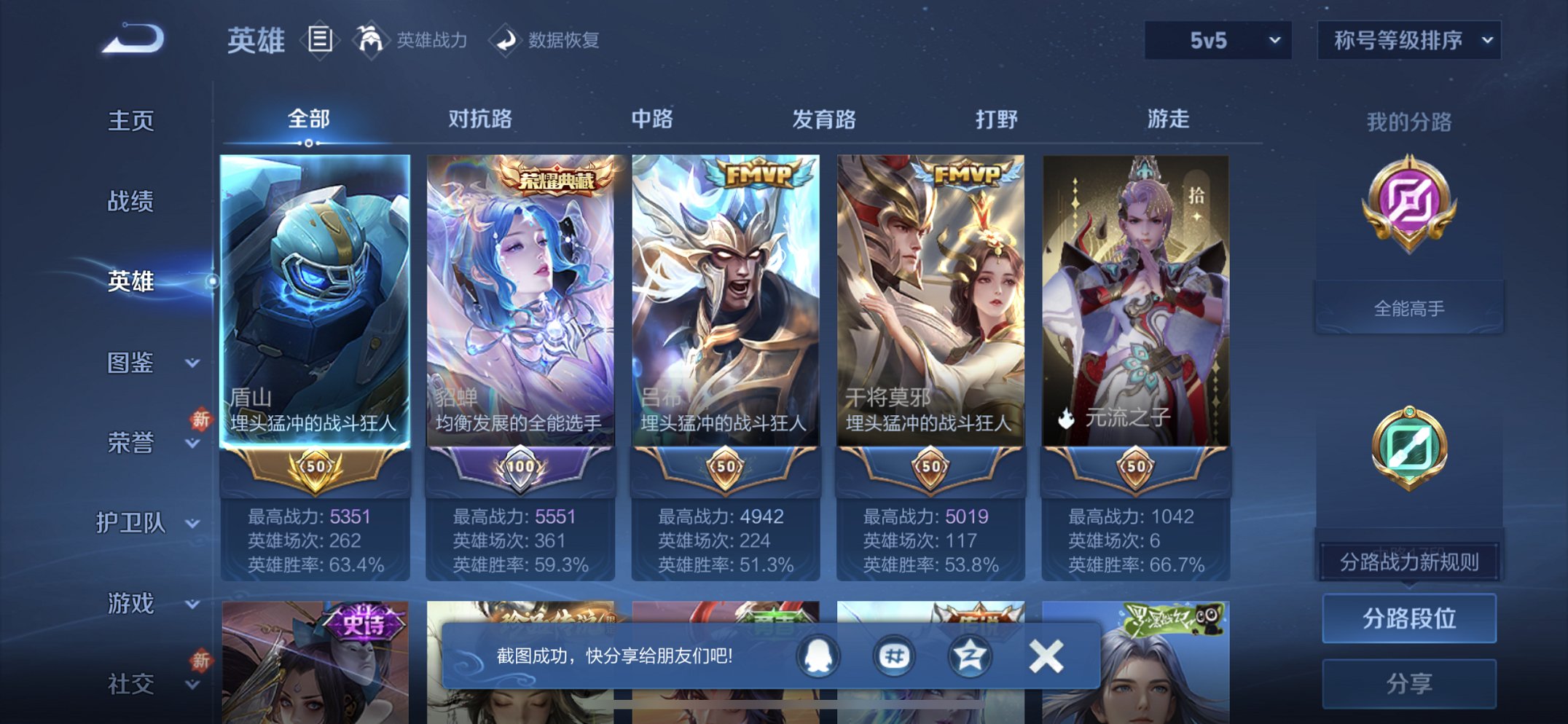Open the hero list icon beside 英雄 title
1568x724 pixels.
318,40
